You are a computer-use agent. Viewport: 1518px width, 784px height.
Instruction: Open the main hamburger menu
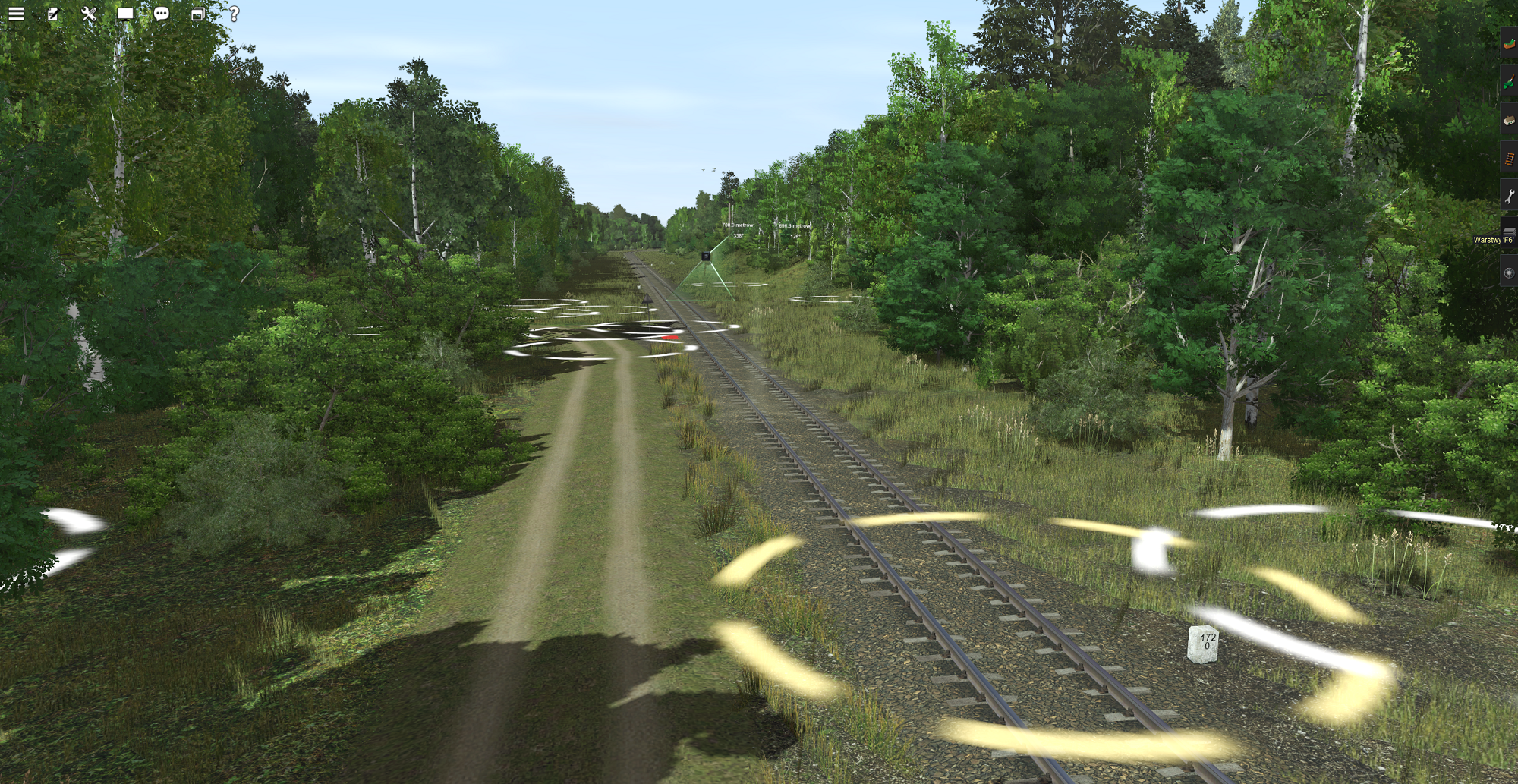coord(16,14)
